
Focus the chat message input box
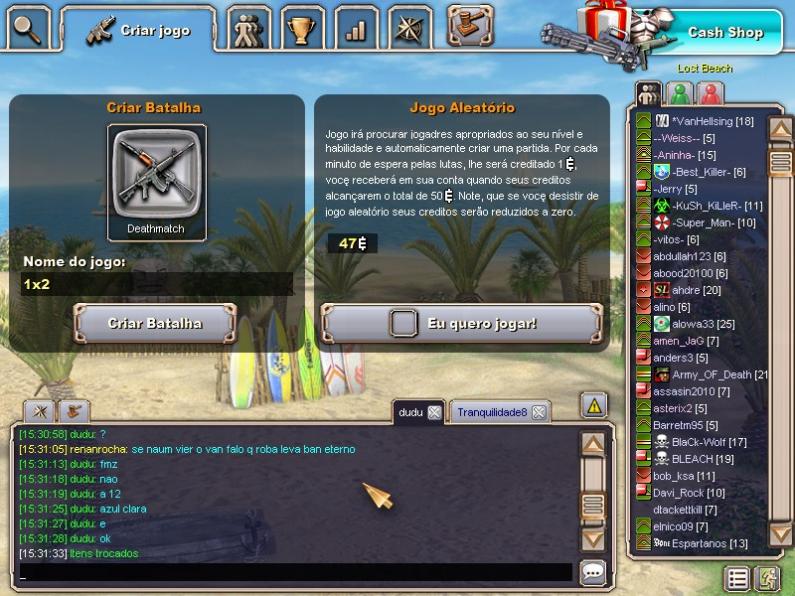tap(295, 573)
